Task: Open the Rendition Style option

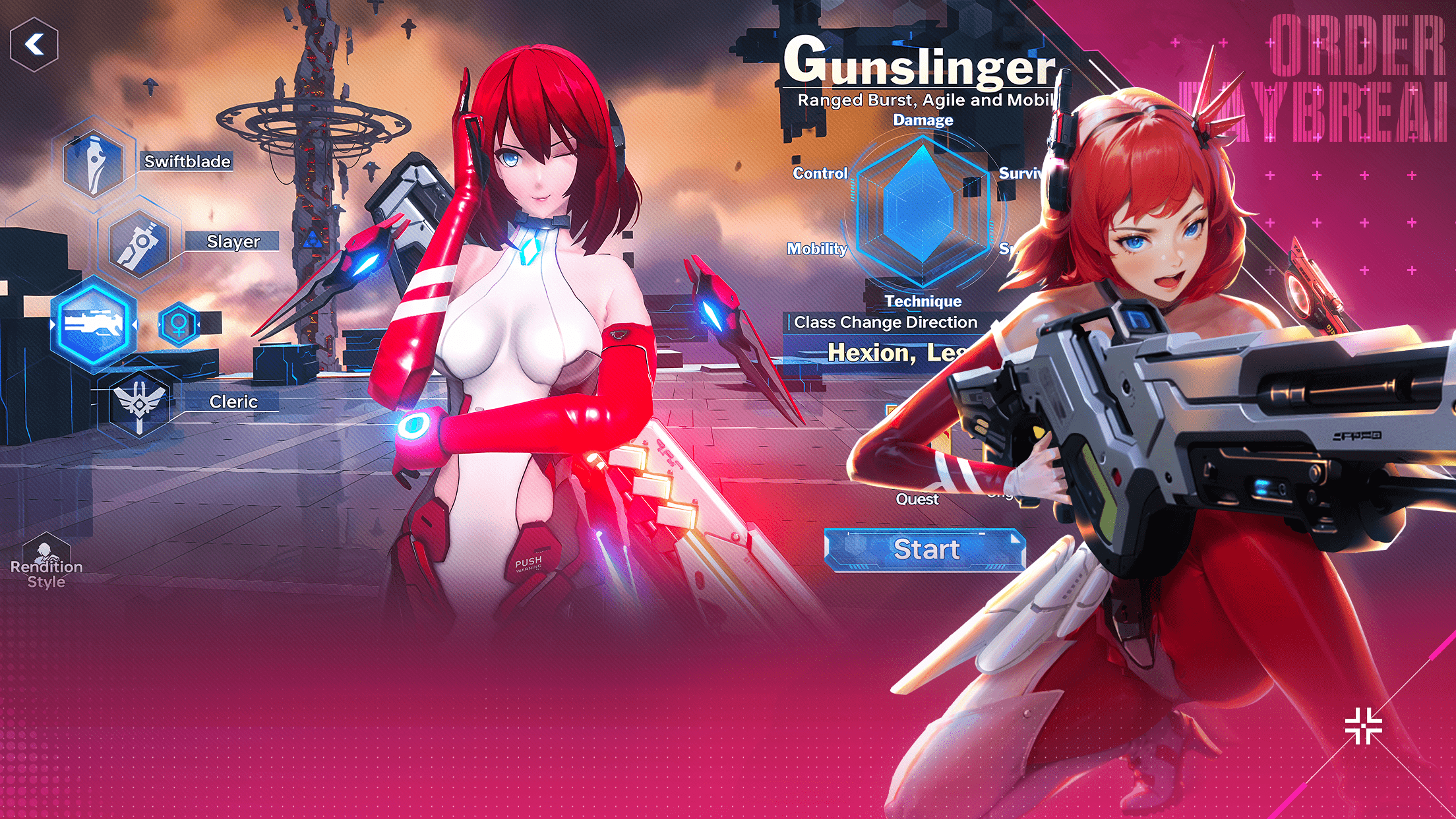Action: pos(45,562)
